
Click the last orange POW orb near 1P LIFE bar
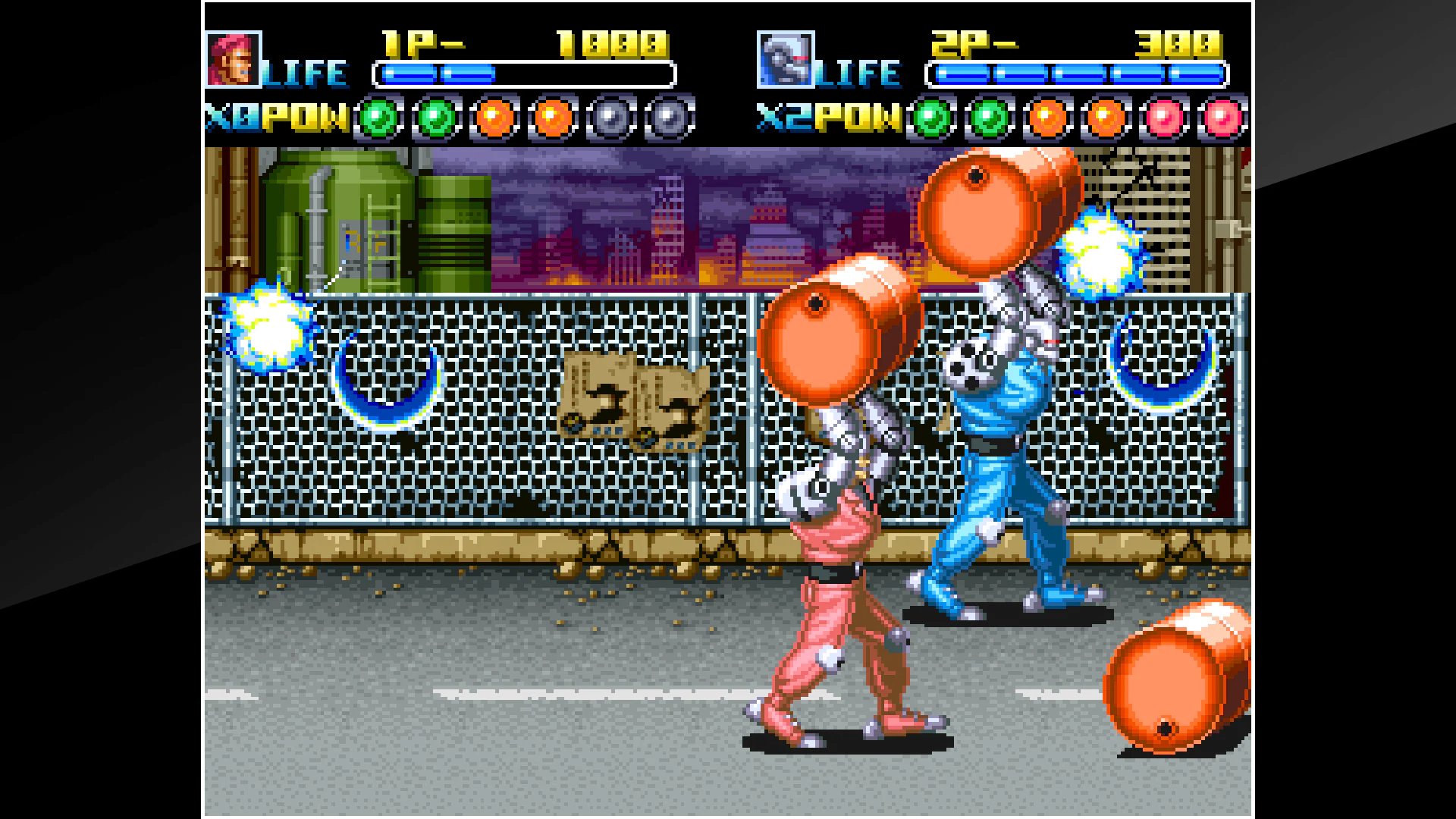click(552, 118)
